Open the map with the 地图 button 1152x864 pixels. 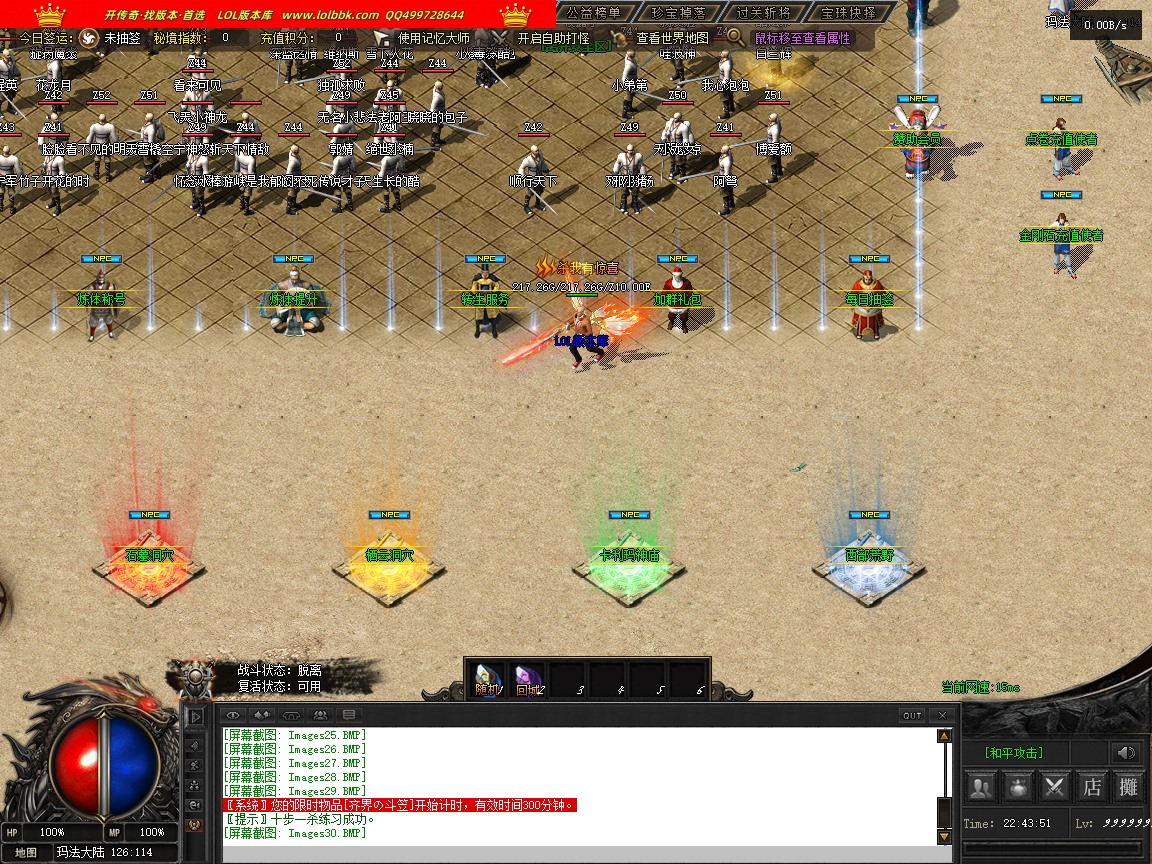tap(27, 853)
